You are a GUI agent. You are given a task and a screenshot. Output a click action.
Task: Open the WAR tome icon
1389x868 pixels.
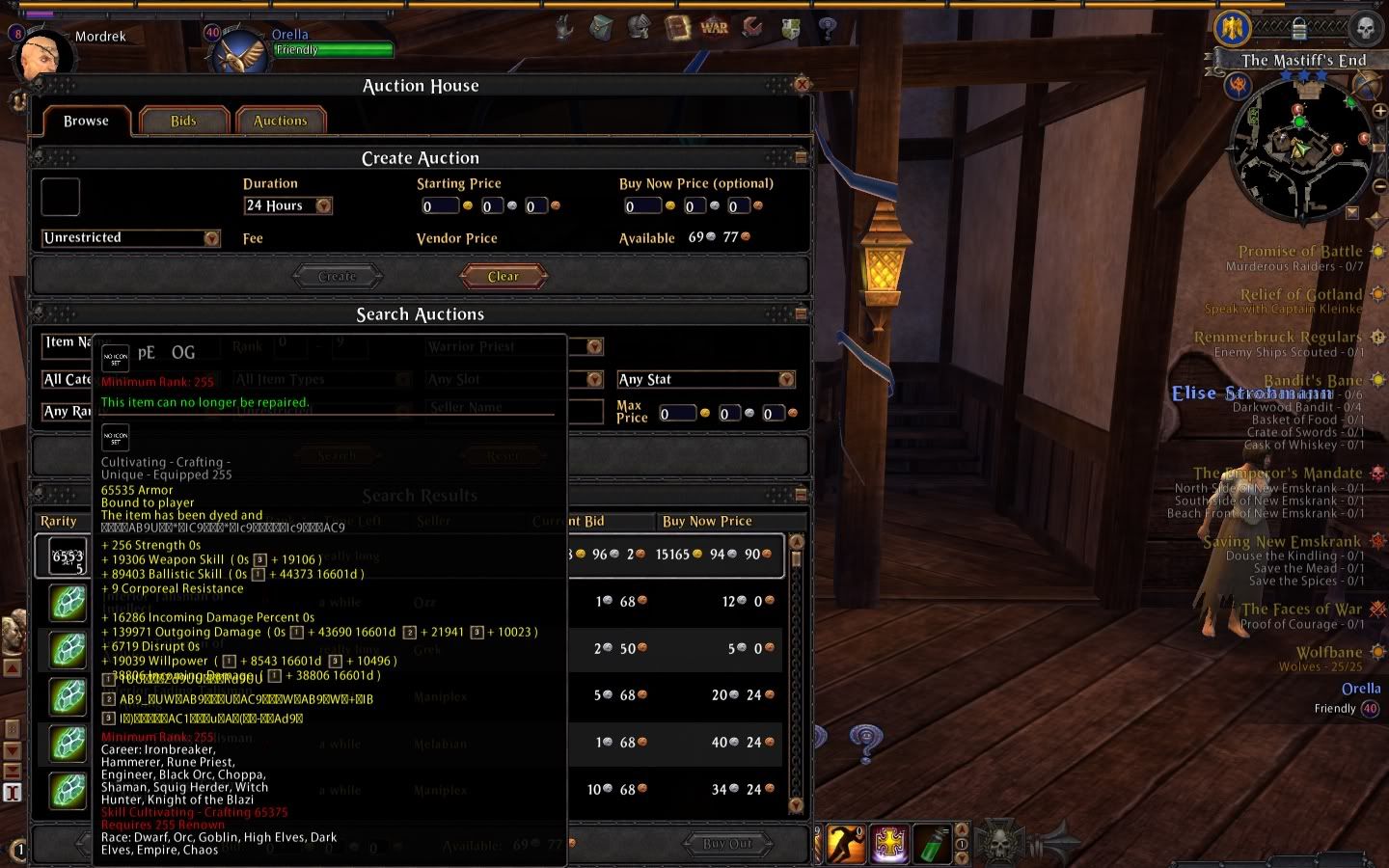click(x=714, y=28)
